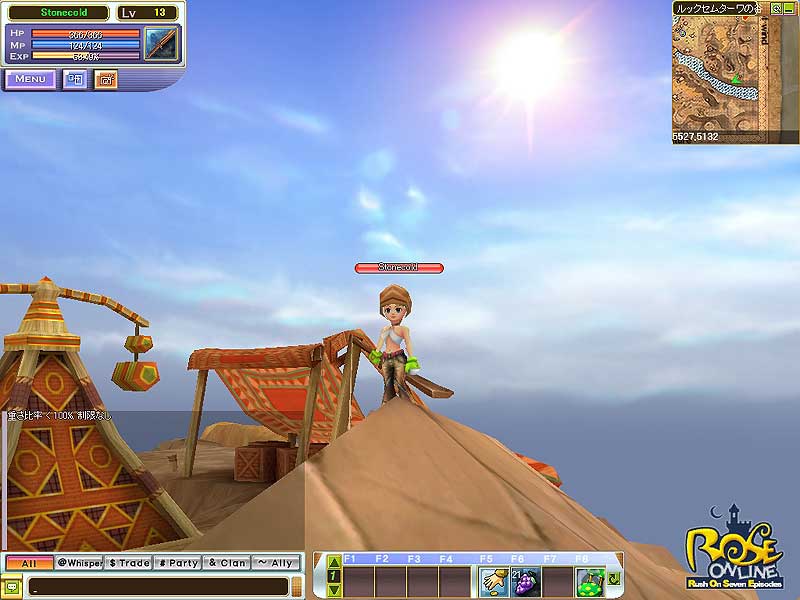Switch to the Whisper chat tab
The height and width of the screenshot is (600, 800).
click(79, 563)
